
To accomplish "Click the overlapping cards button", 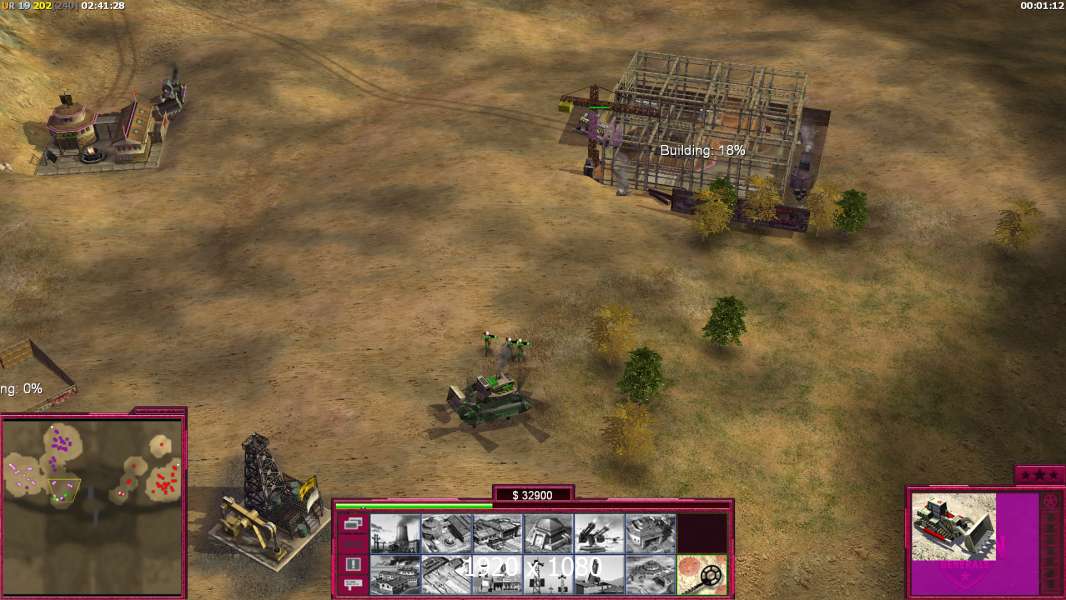I will (352, 524).
